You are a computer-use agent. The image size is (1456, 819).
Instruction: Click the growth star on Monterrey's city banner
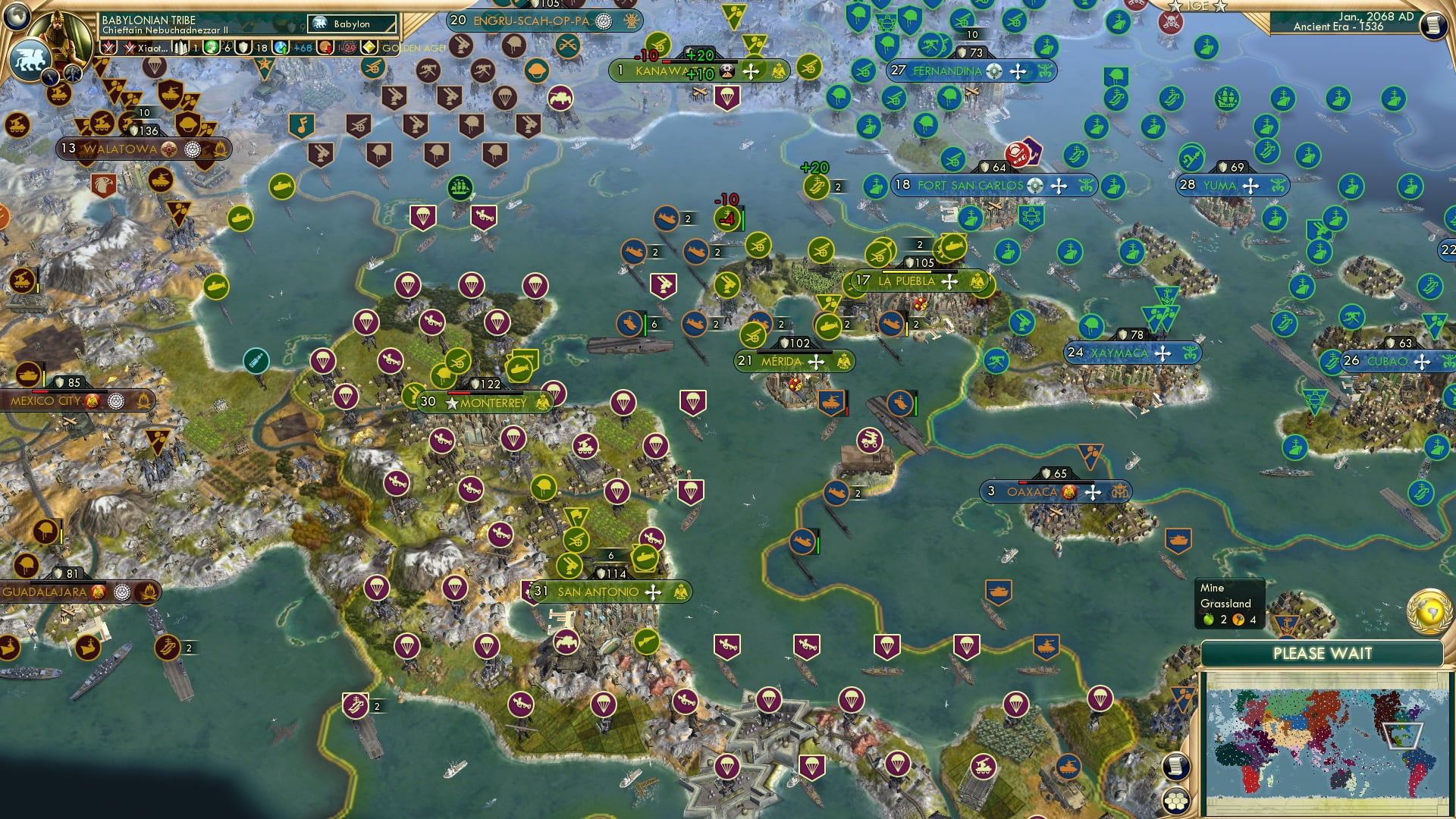click(451, 403)
